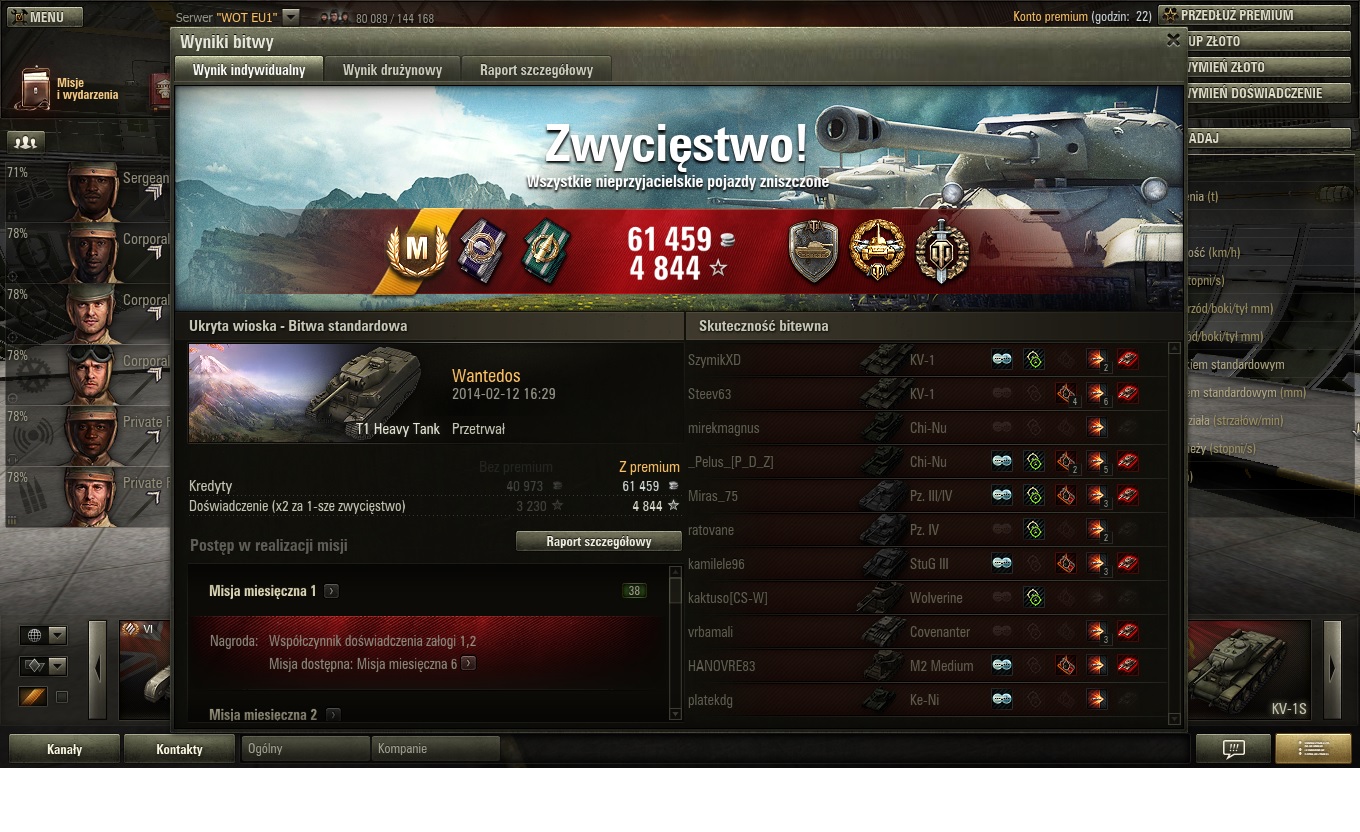
Task: Click the Raport szczegółowy button
Action: (x=598, y=542)
